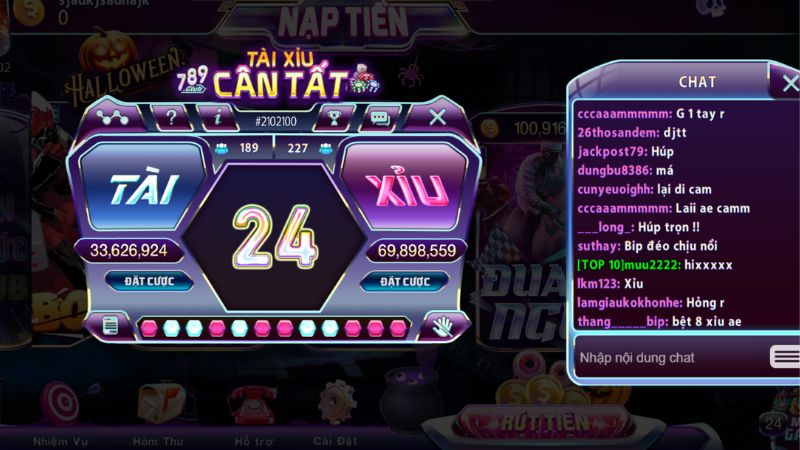Close the CHAT window

coord(783,78)
